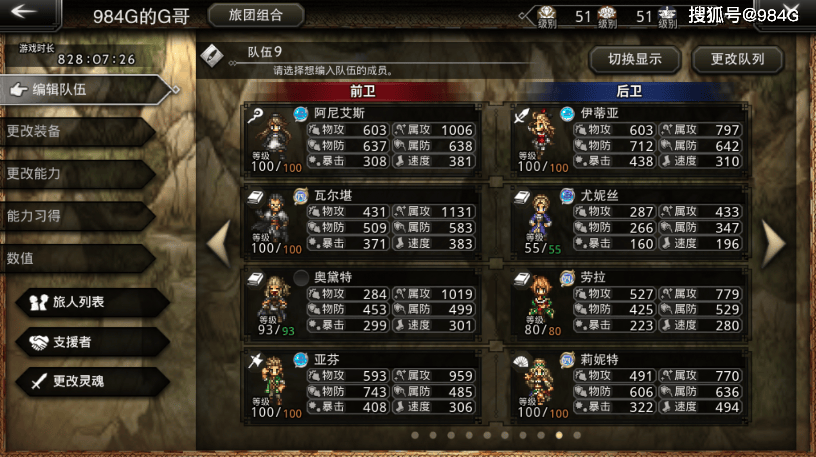Screen dimensions: 816x457
Task: Open the 旅团组合 button
Action: pyautogui.click(x=256, y=15)
